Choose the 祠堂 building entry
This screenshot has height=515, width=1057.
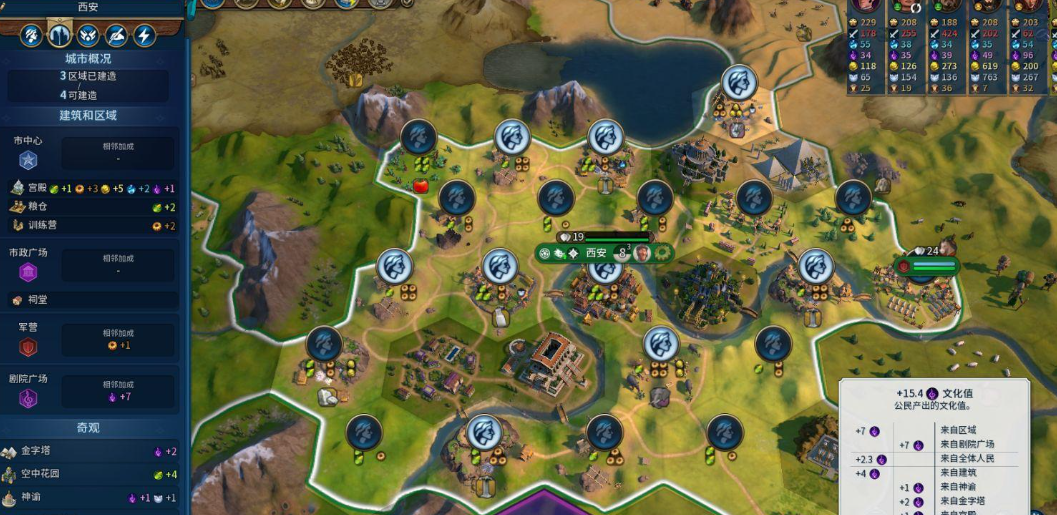pyautogui.click(x=90, y=300)
